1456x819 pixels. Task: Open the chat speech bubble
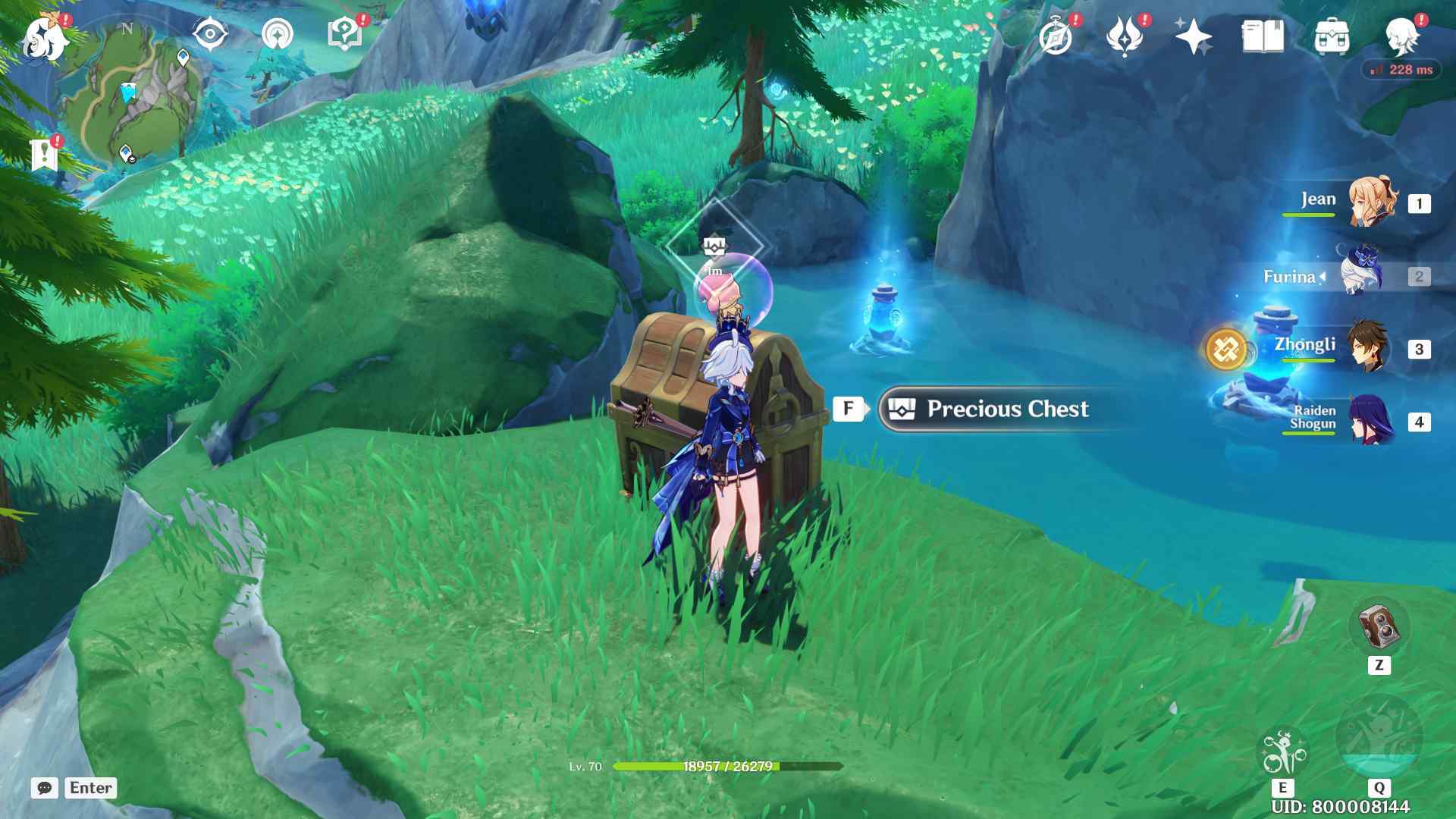(45, 788)
